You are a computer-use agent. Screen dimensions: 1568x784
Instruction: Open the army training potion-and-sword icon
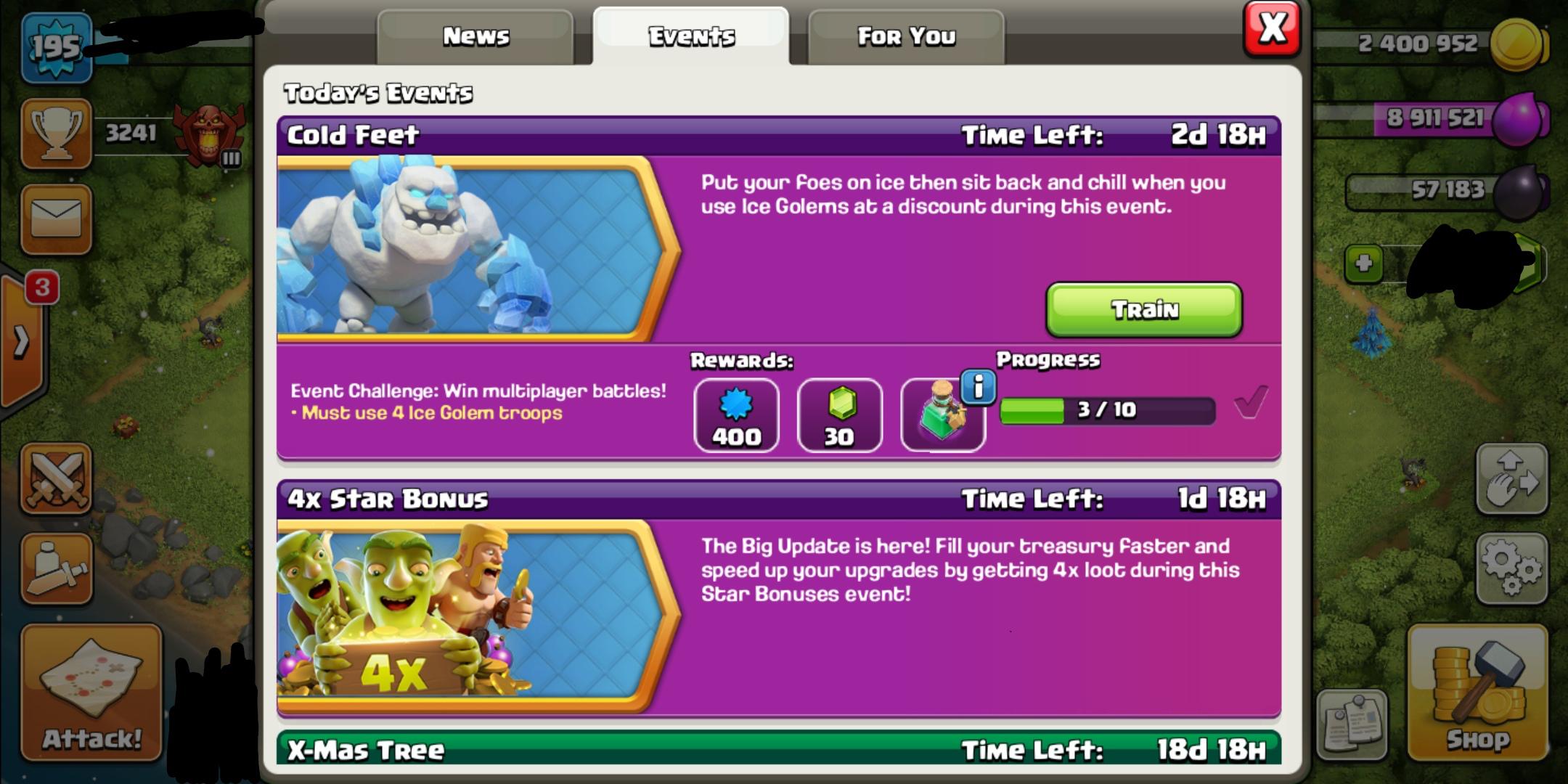pyautogui.click(x=57, y=570)
